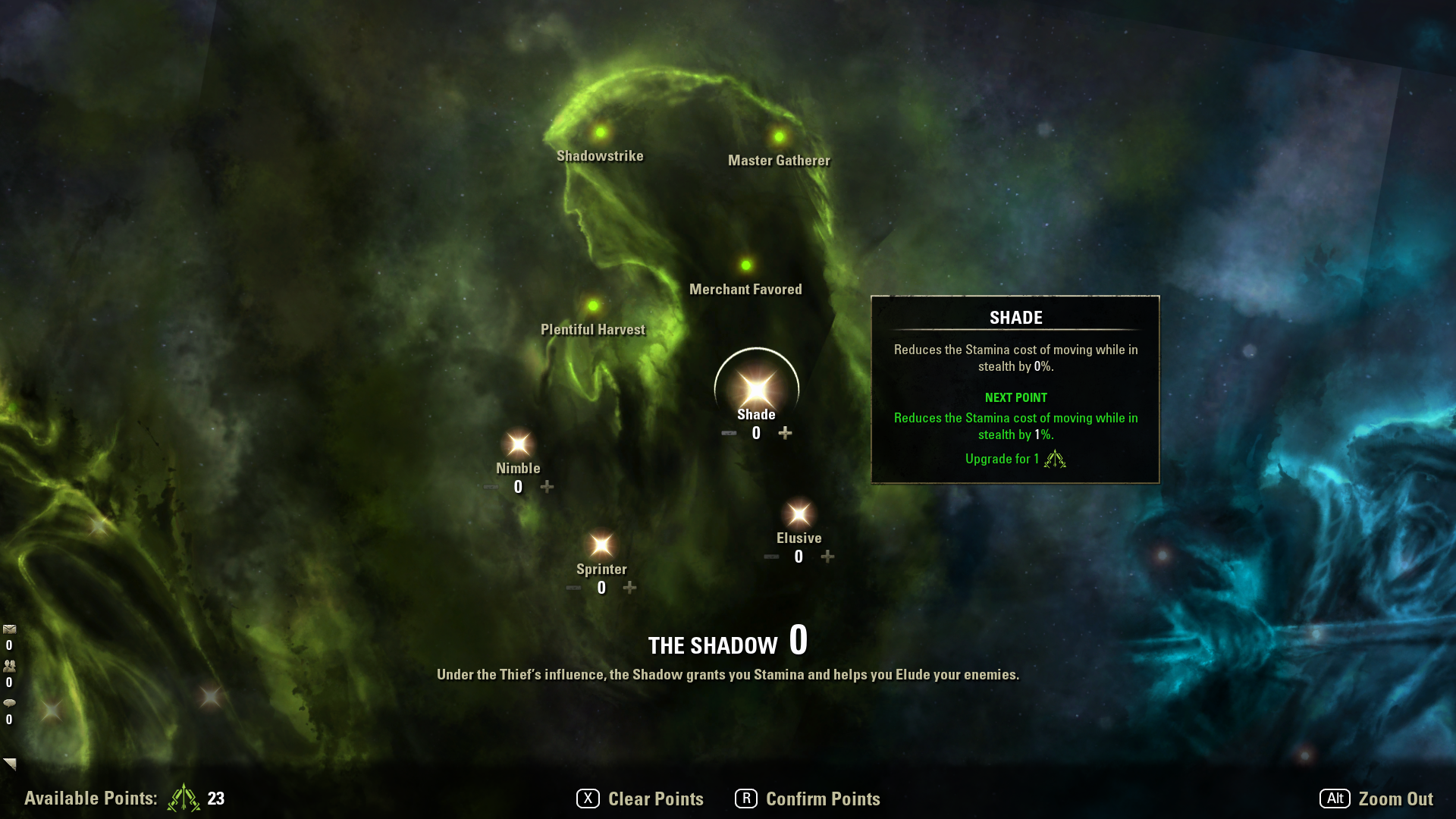Confirm Points allocation
This screenshot has width=1456, height=819.
808,799
